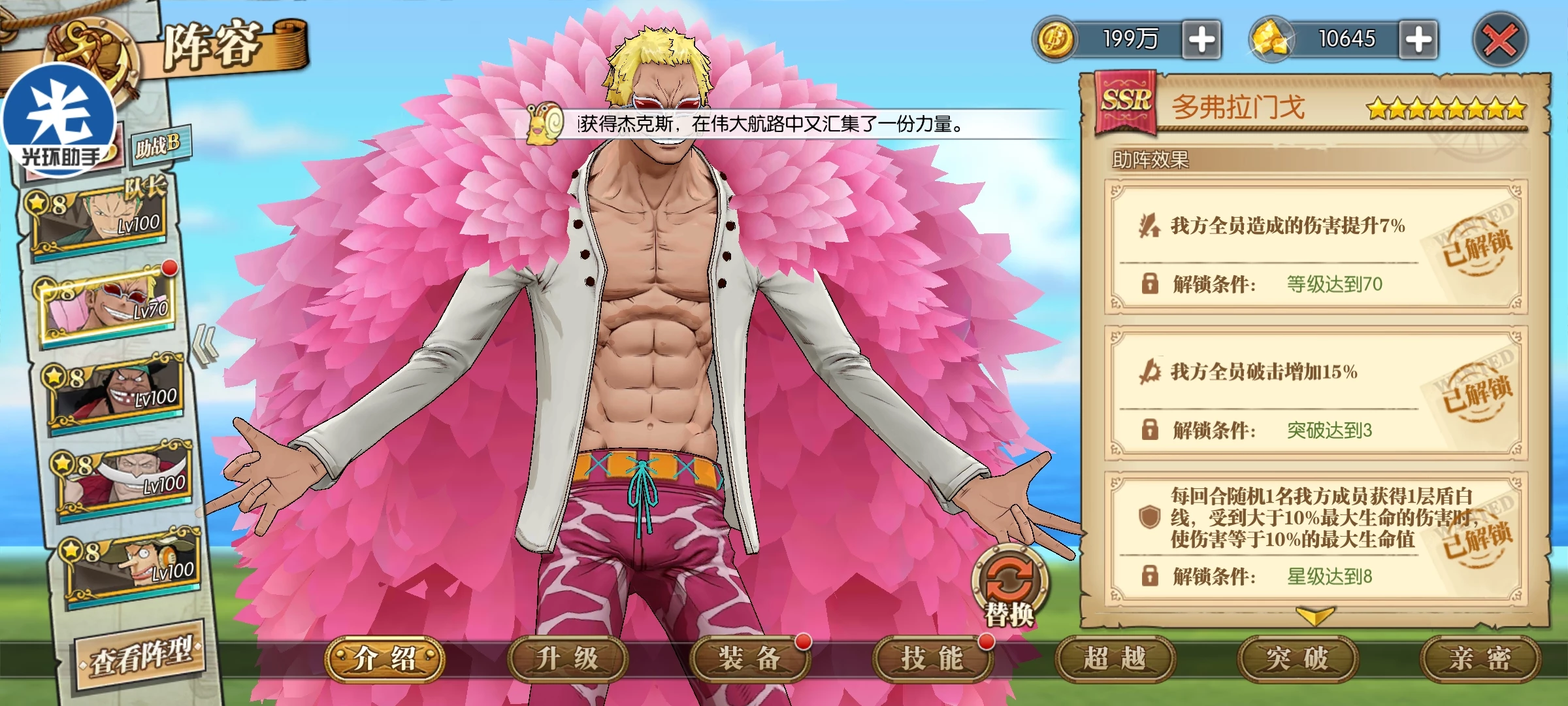Open the 装备 equipment tab
The width and height of the screenshot is (1568, 706).
pyautogui.click(x=749, y=659)
